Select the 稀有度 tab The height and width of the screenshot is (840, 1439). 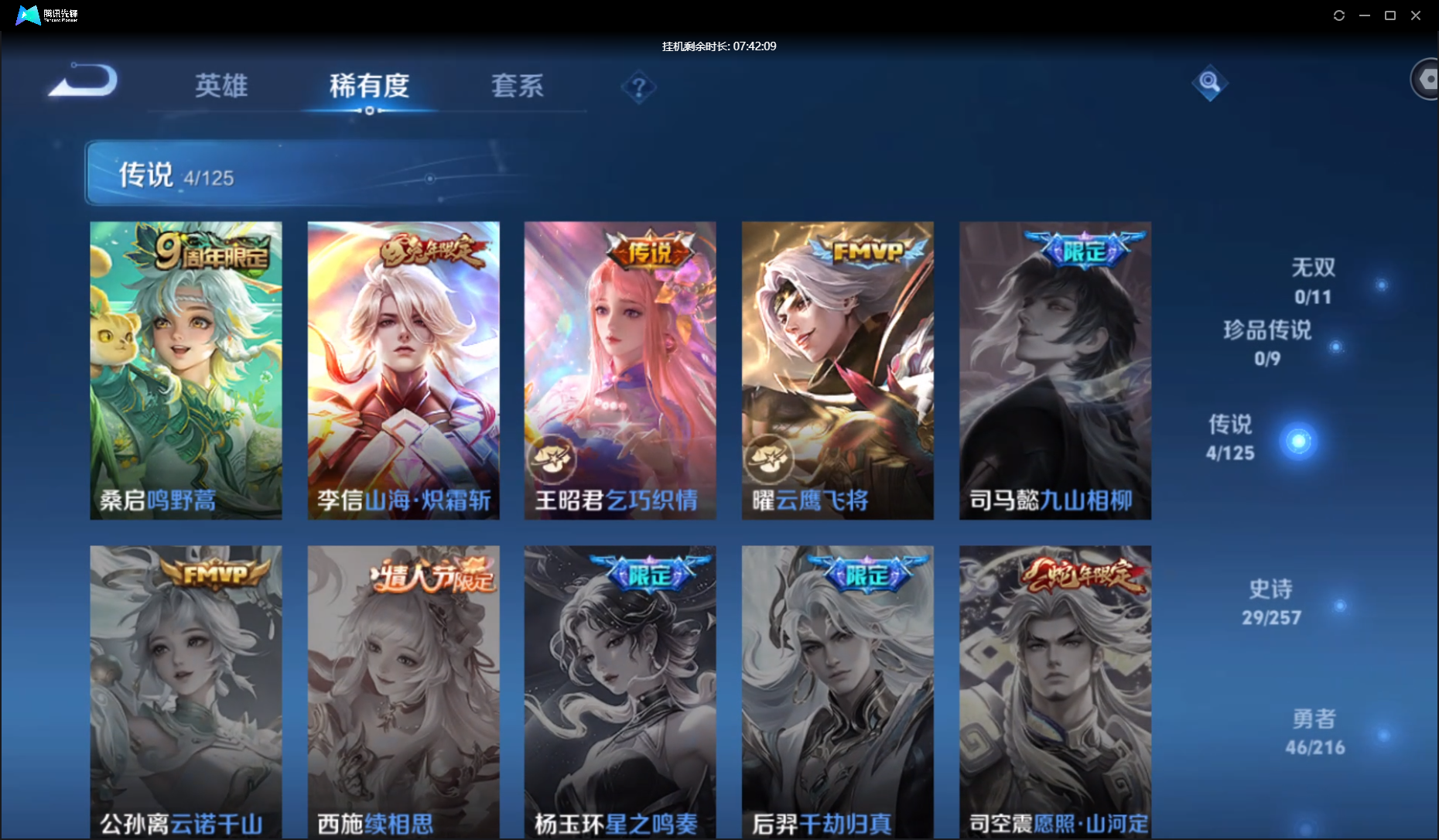coord(369,86)
